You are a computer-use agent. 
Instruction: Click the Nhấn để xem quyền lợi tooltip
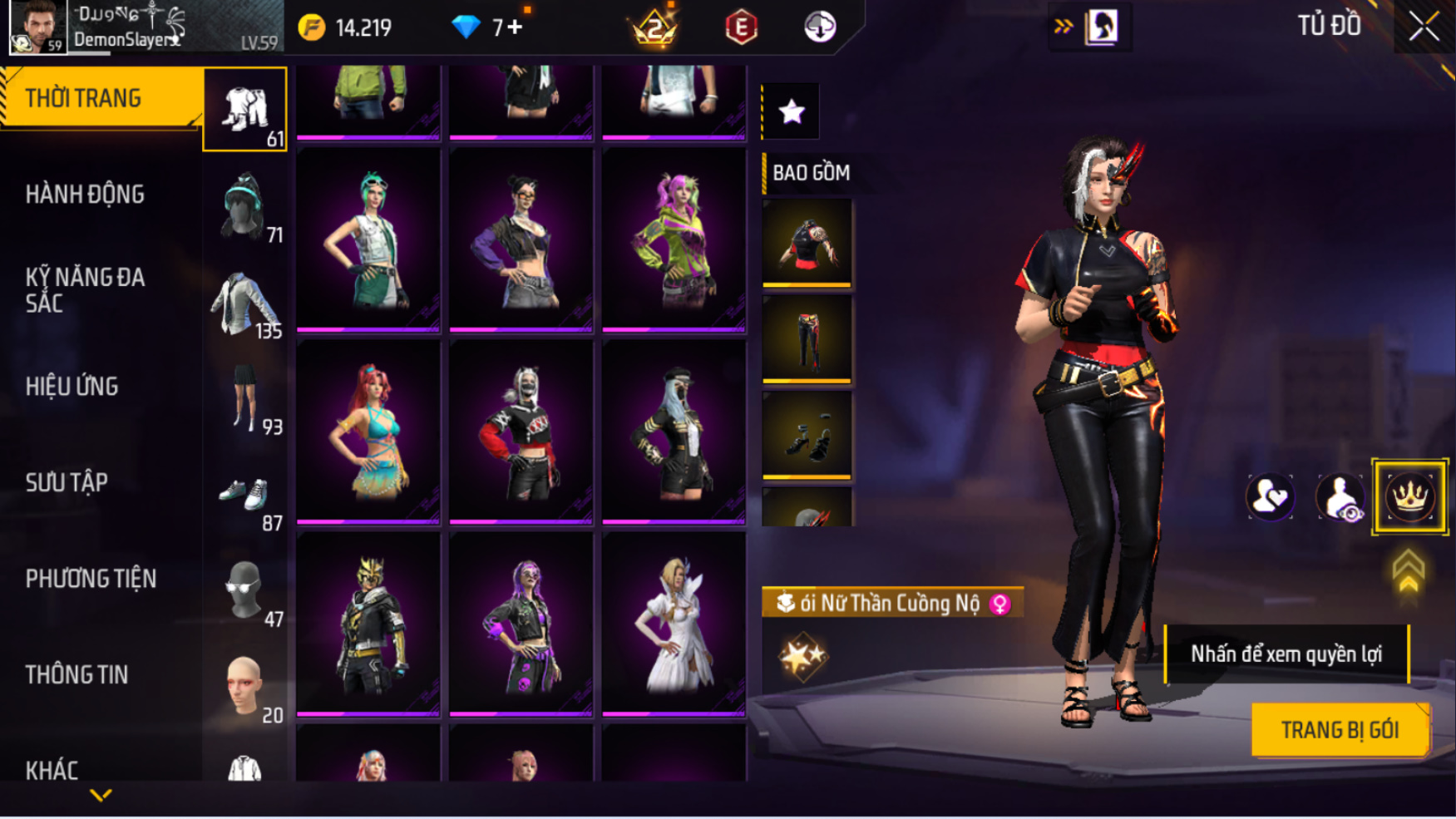point(1286,654)
